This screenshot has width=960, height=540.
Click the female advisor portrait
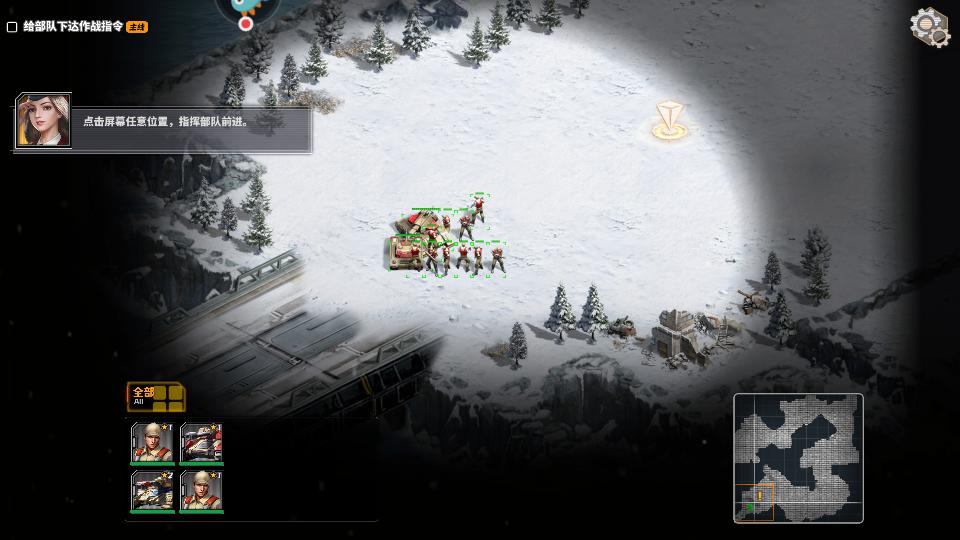point(44,122)
